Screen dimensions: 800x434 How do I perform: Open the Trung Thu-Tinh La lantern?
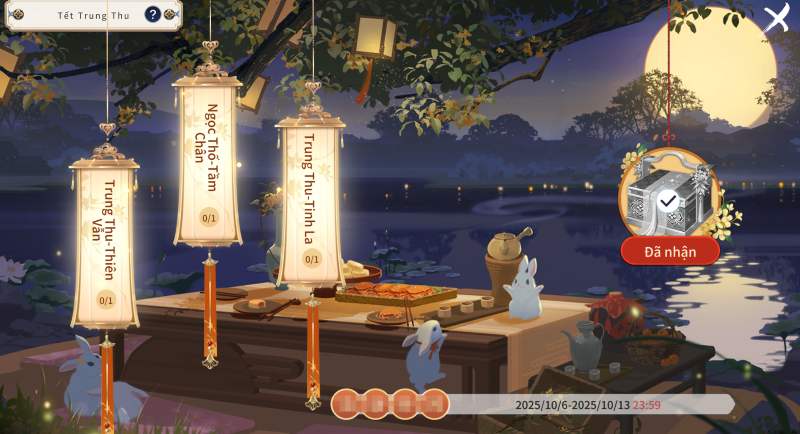click(311, 200)
